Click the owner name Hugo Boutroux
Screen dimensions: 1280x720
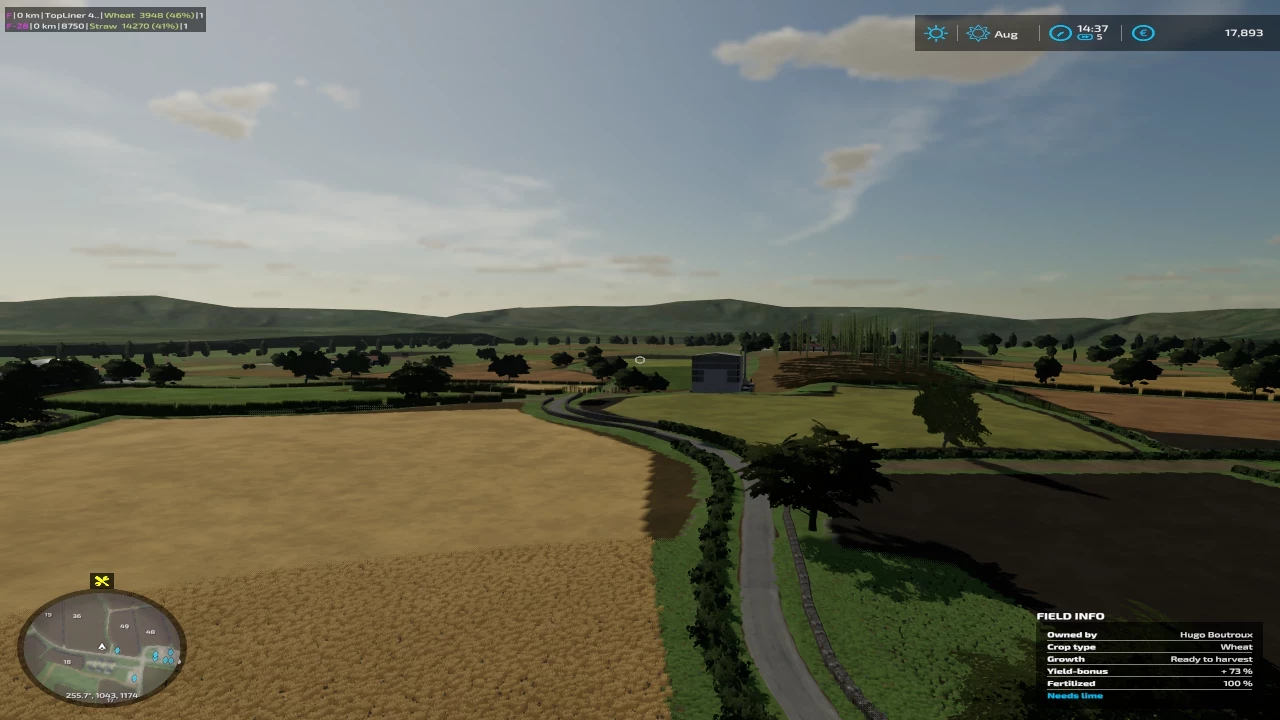pyautogui.click(x=1215, y=634)
